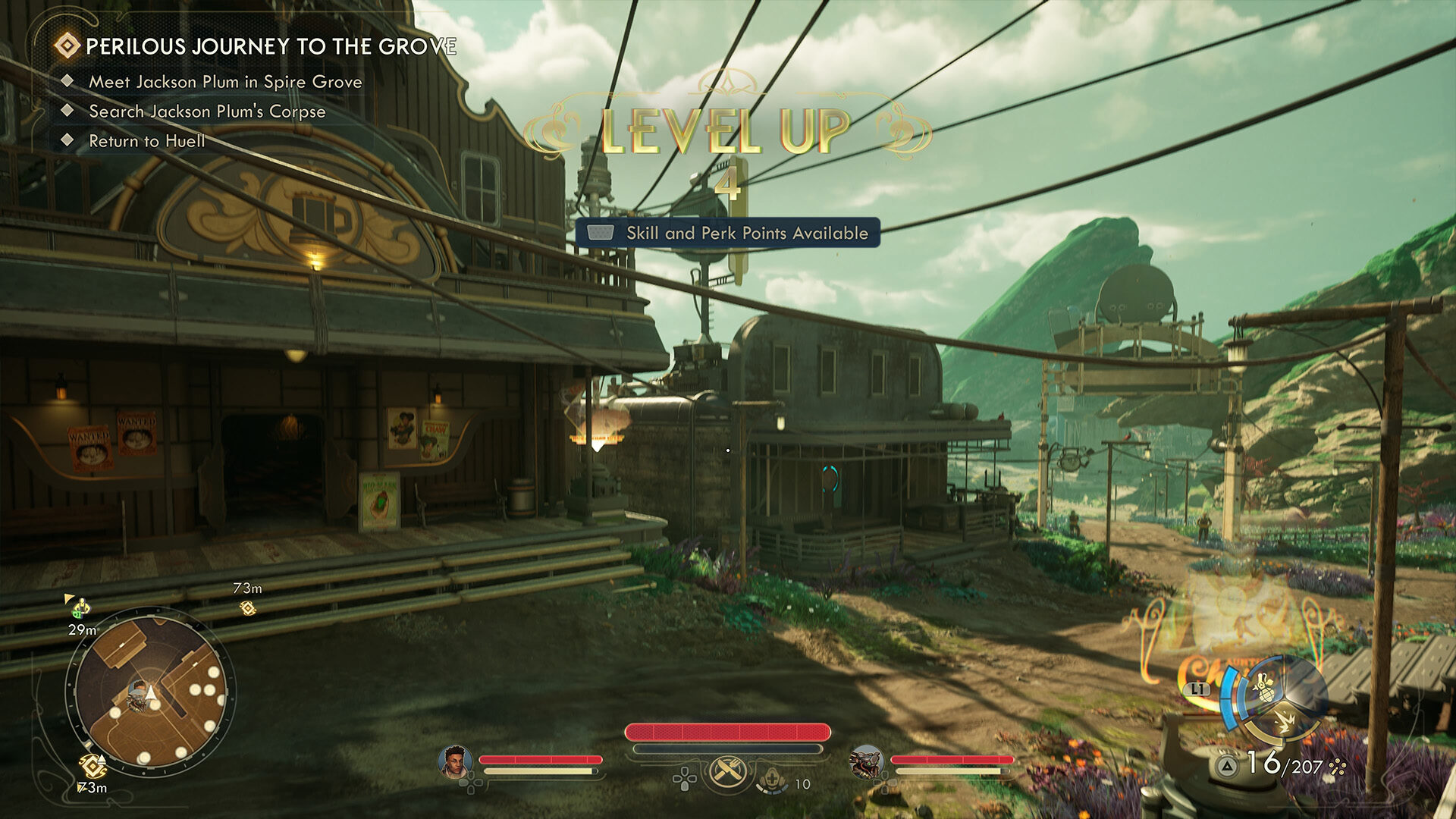Screen dimensions: 1456x819
Task: Select the Return to Huell objective
Action: [x=147, y=141]
